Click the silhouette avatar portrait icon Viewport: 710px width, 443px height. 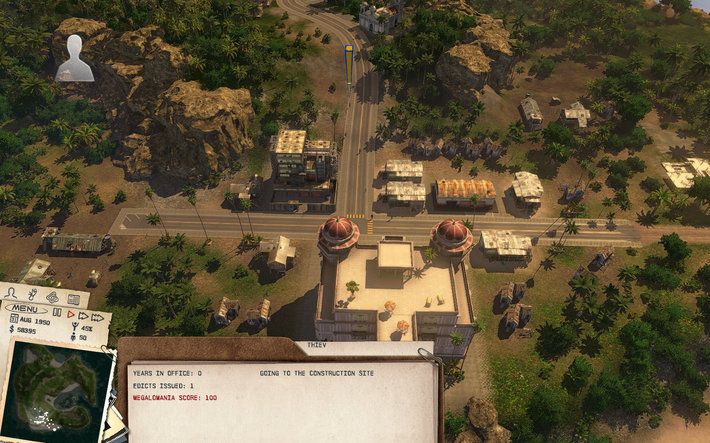pos(74,58)
